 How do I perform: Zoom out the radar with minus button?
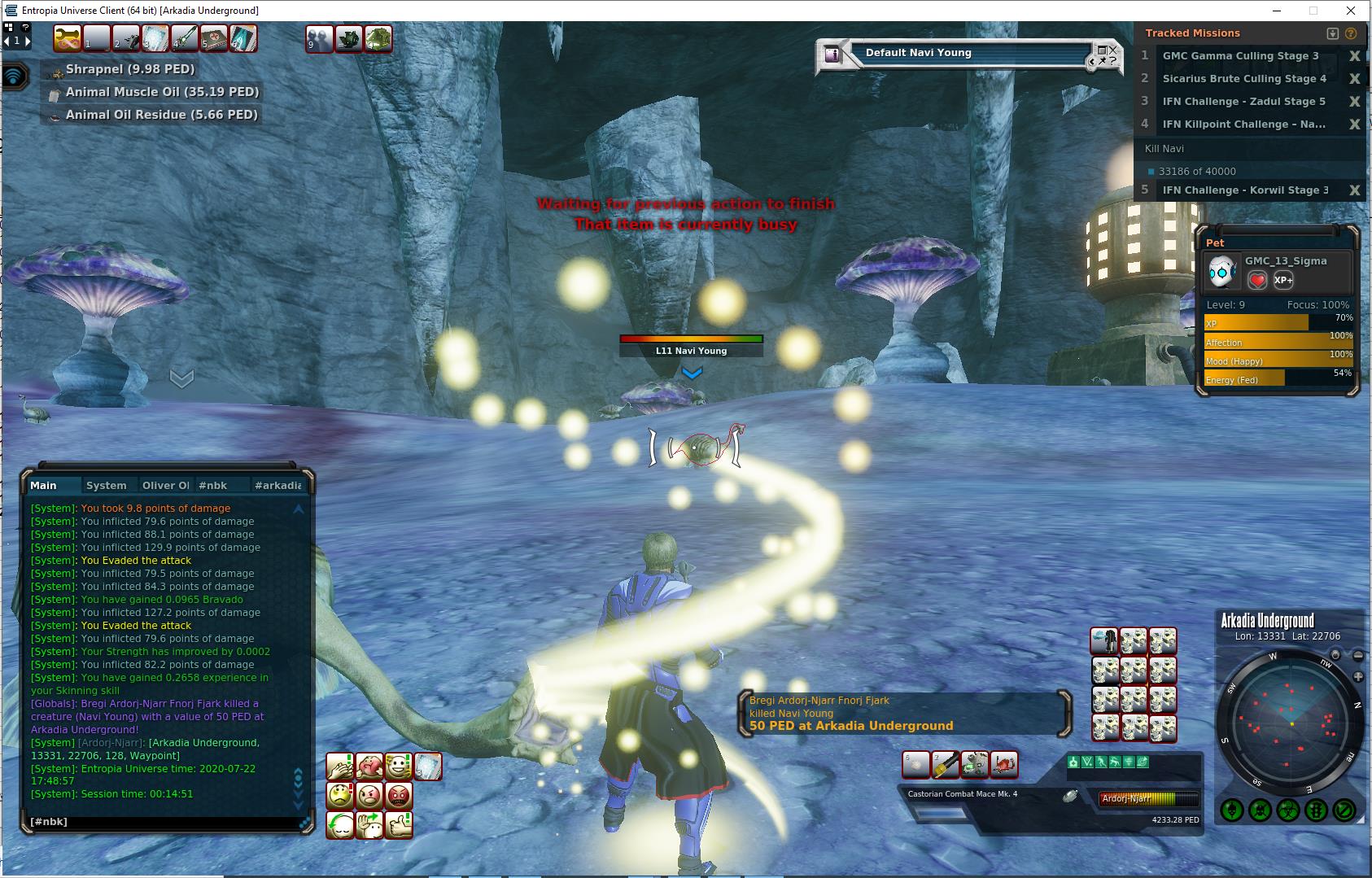pos(1358,655)
